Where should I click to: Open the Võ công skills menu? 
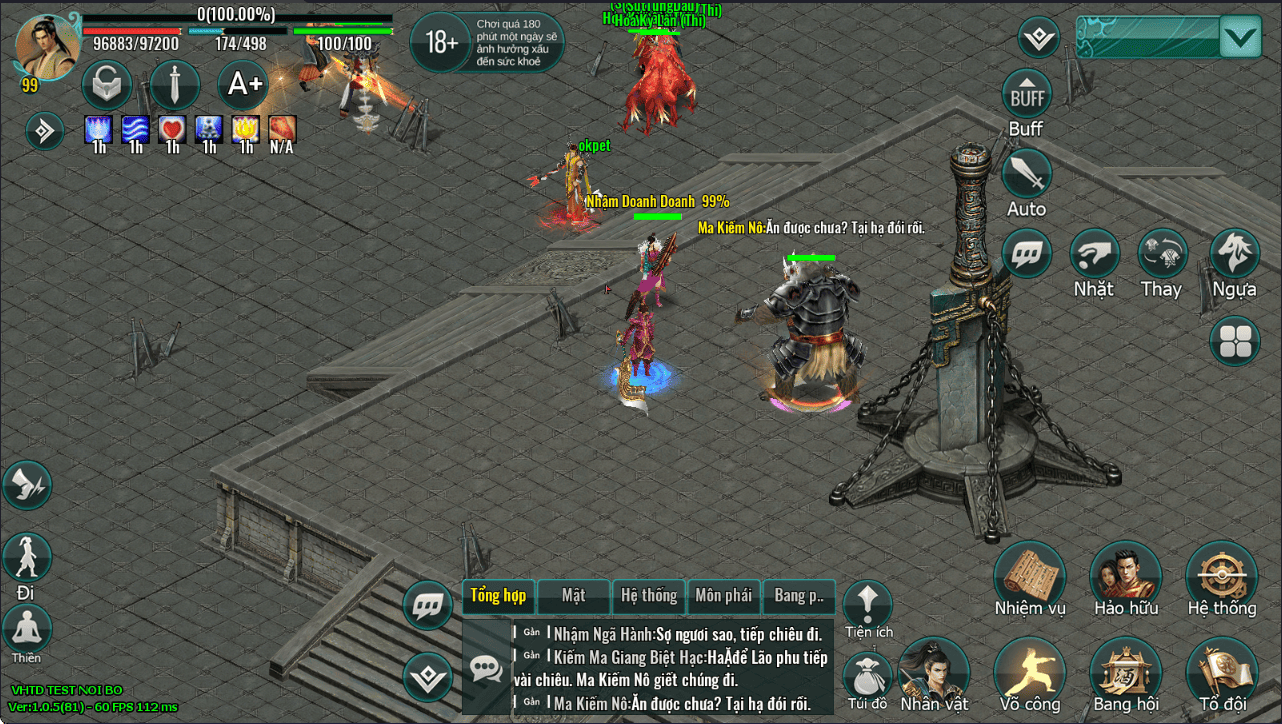pyautogui.click(x=1030, y=671)
